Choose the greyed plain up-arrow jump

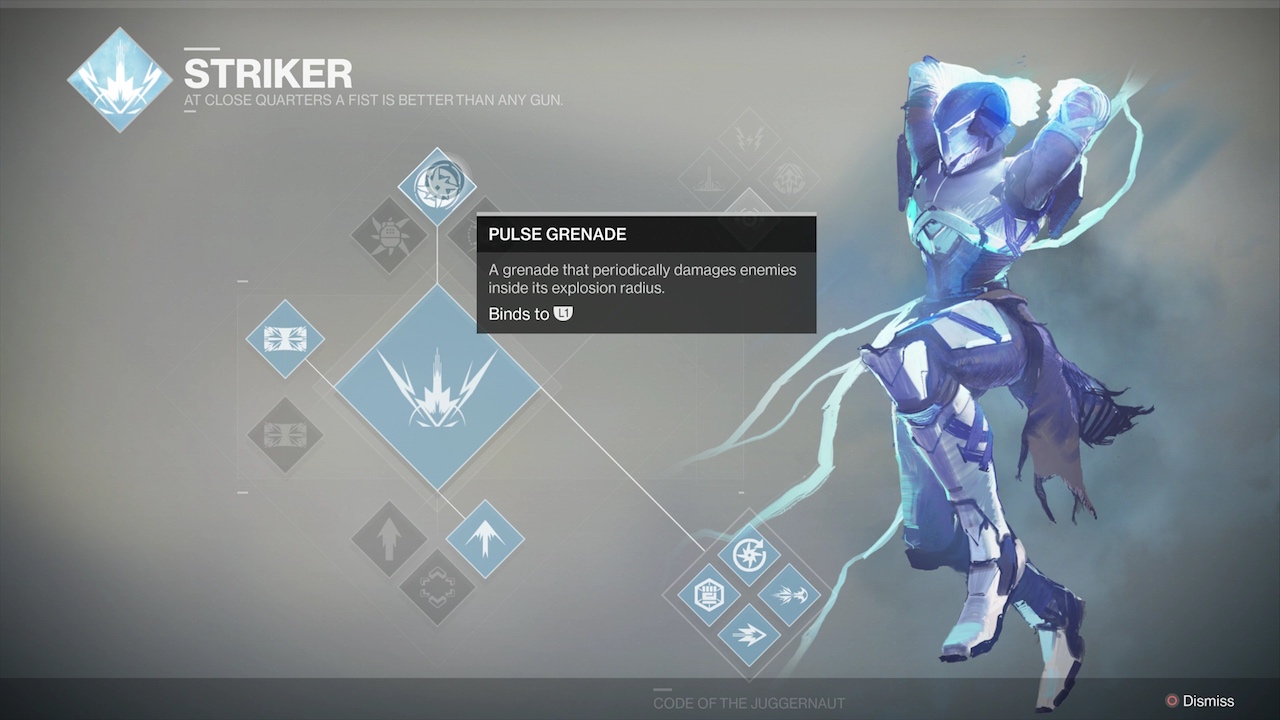(x=389, y=539)
